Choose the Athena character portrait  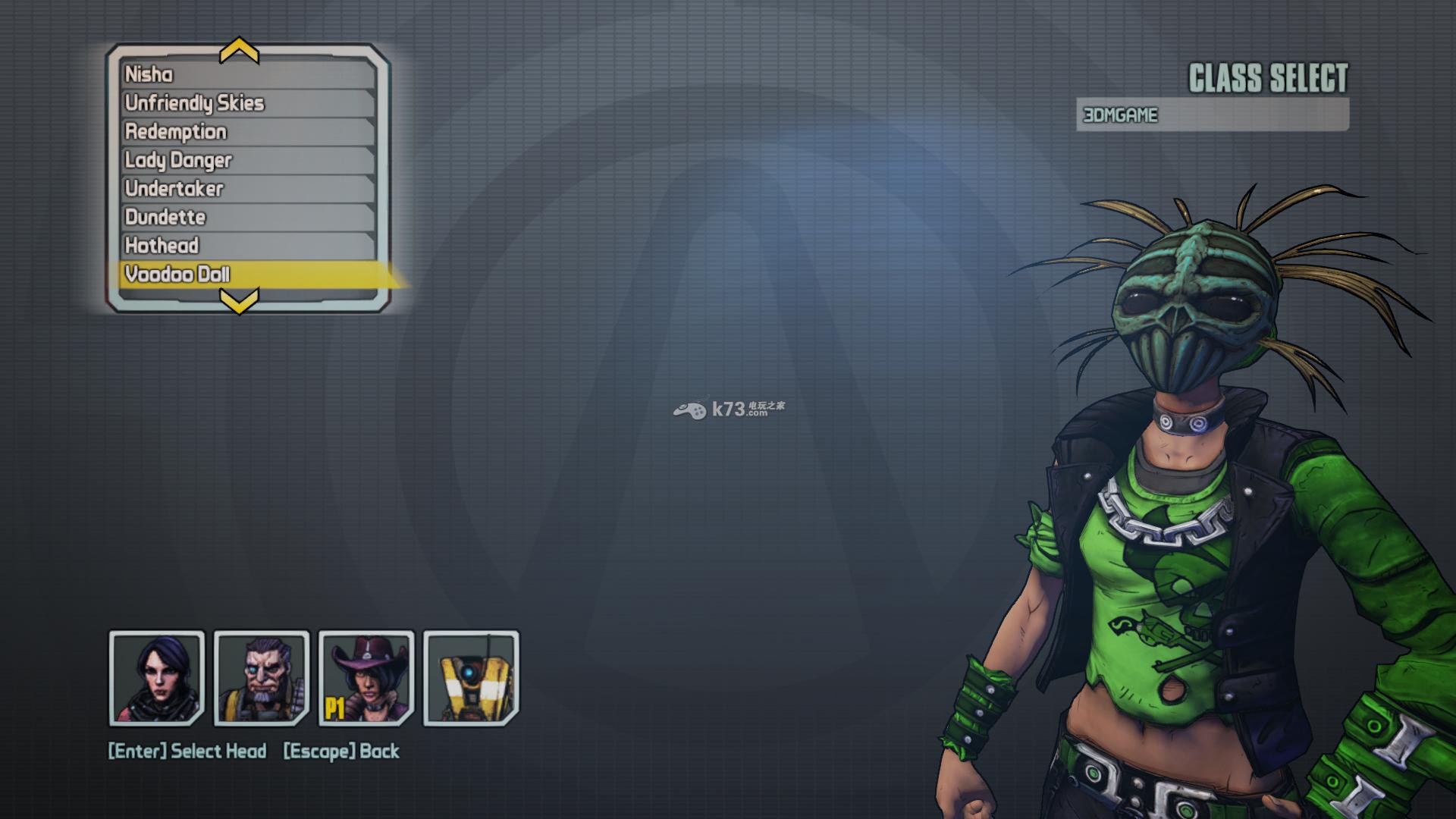pos(157,677)
